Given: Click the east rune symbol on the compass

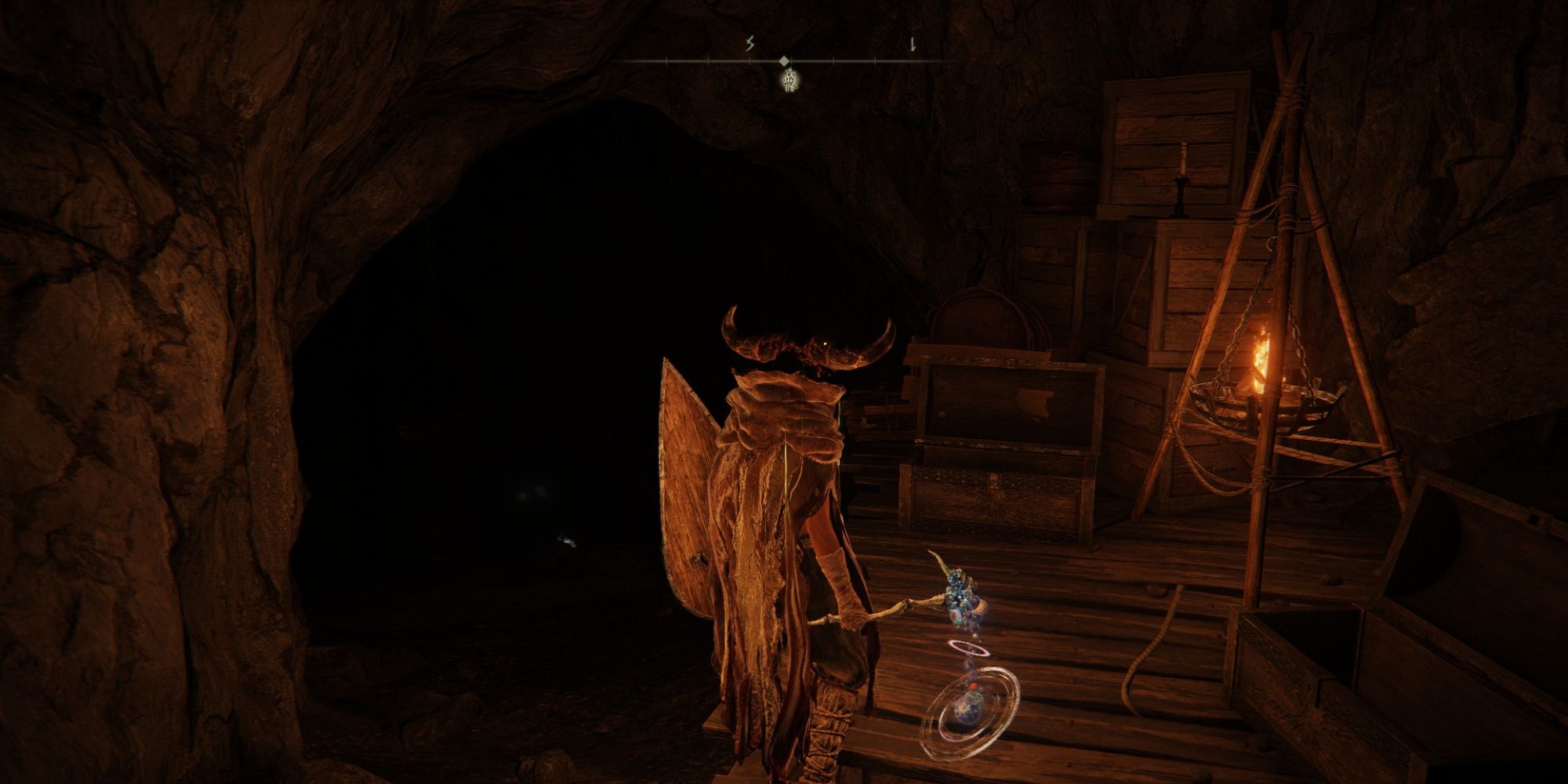Looking at the screenshot, I should click(911, 46).
